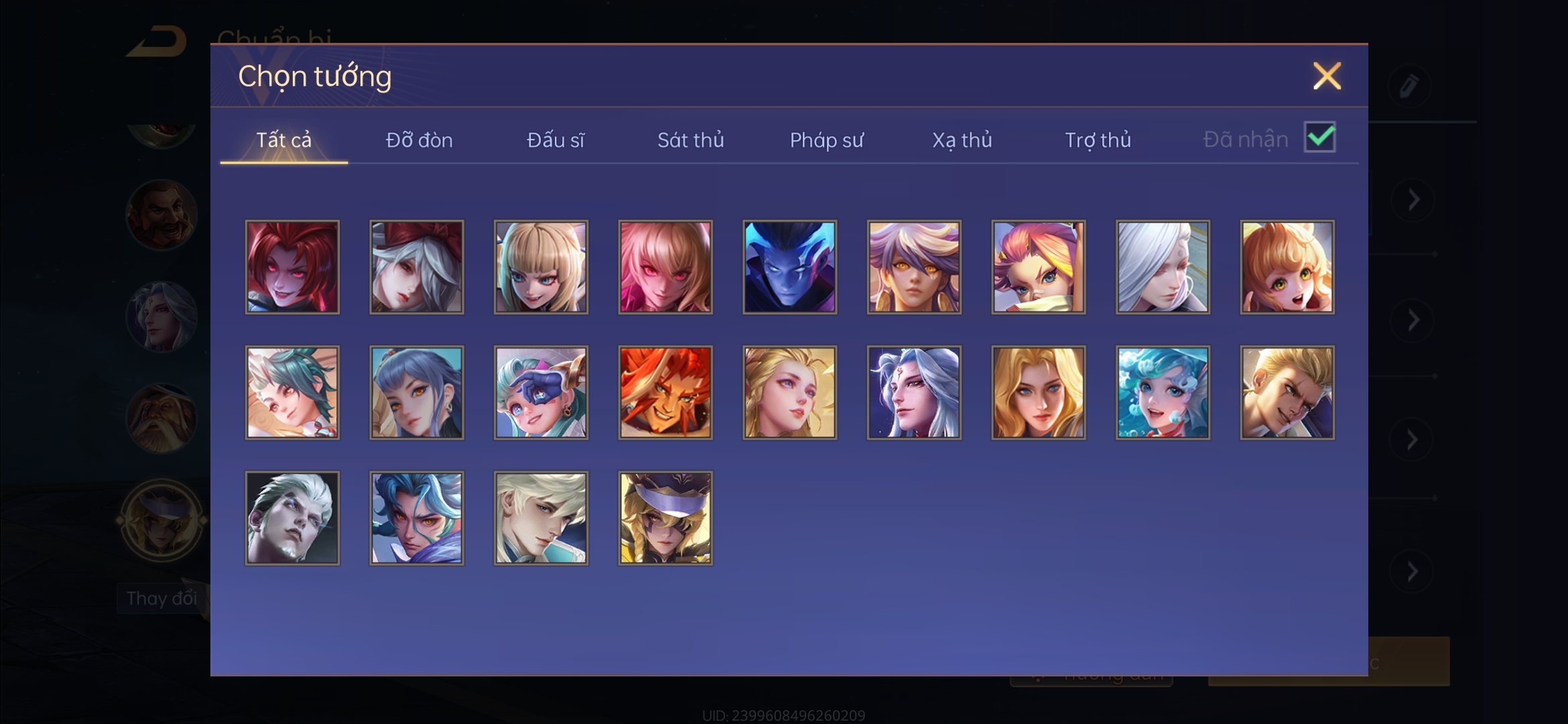
Task: Choose the blonde hero with the purple visor hat
Action: [665, 518]
